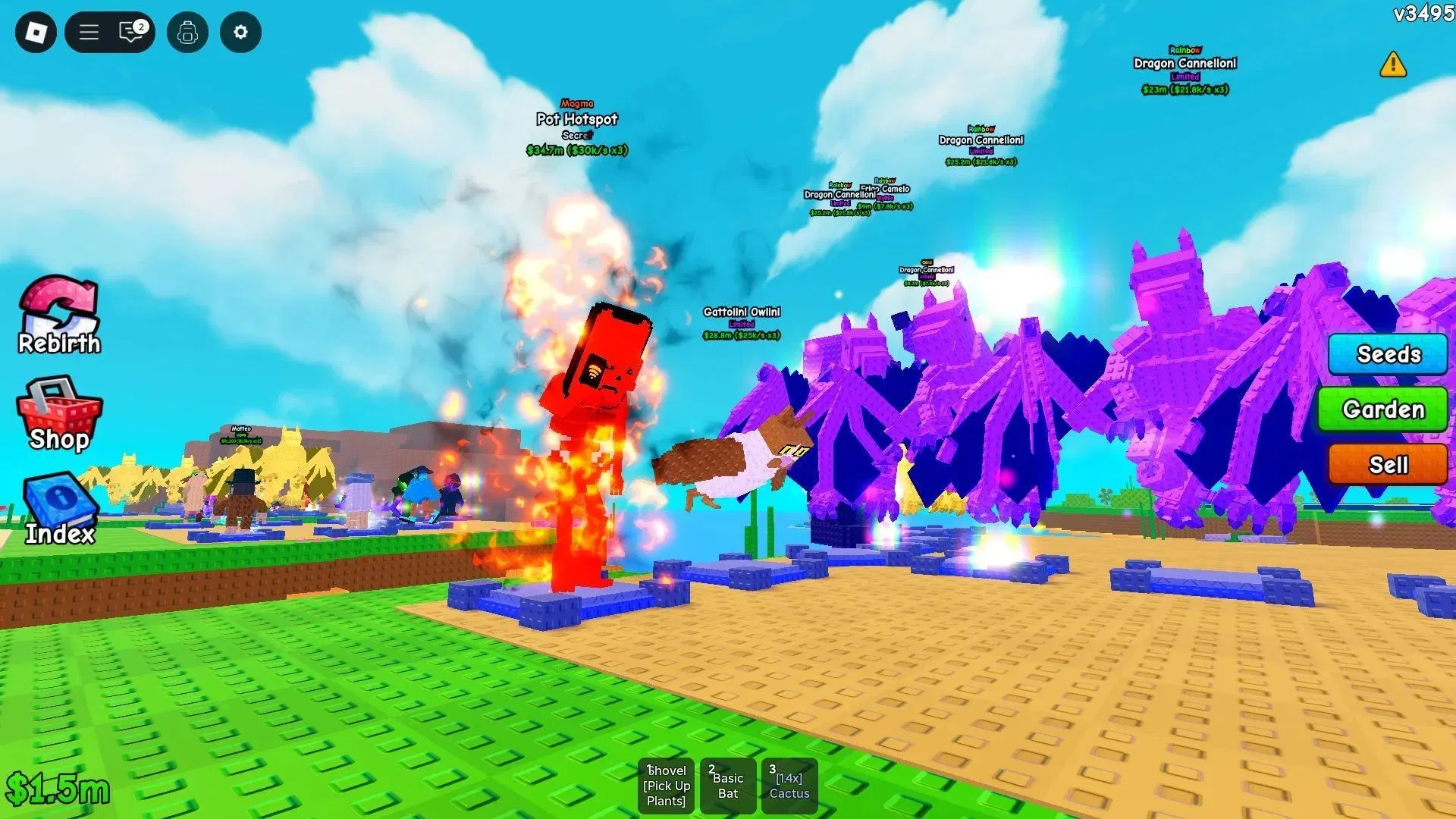
Task: Open the Roblox home menu
Action: 34,32
